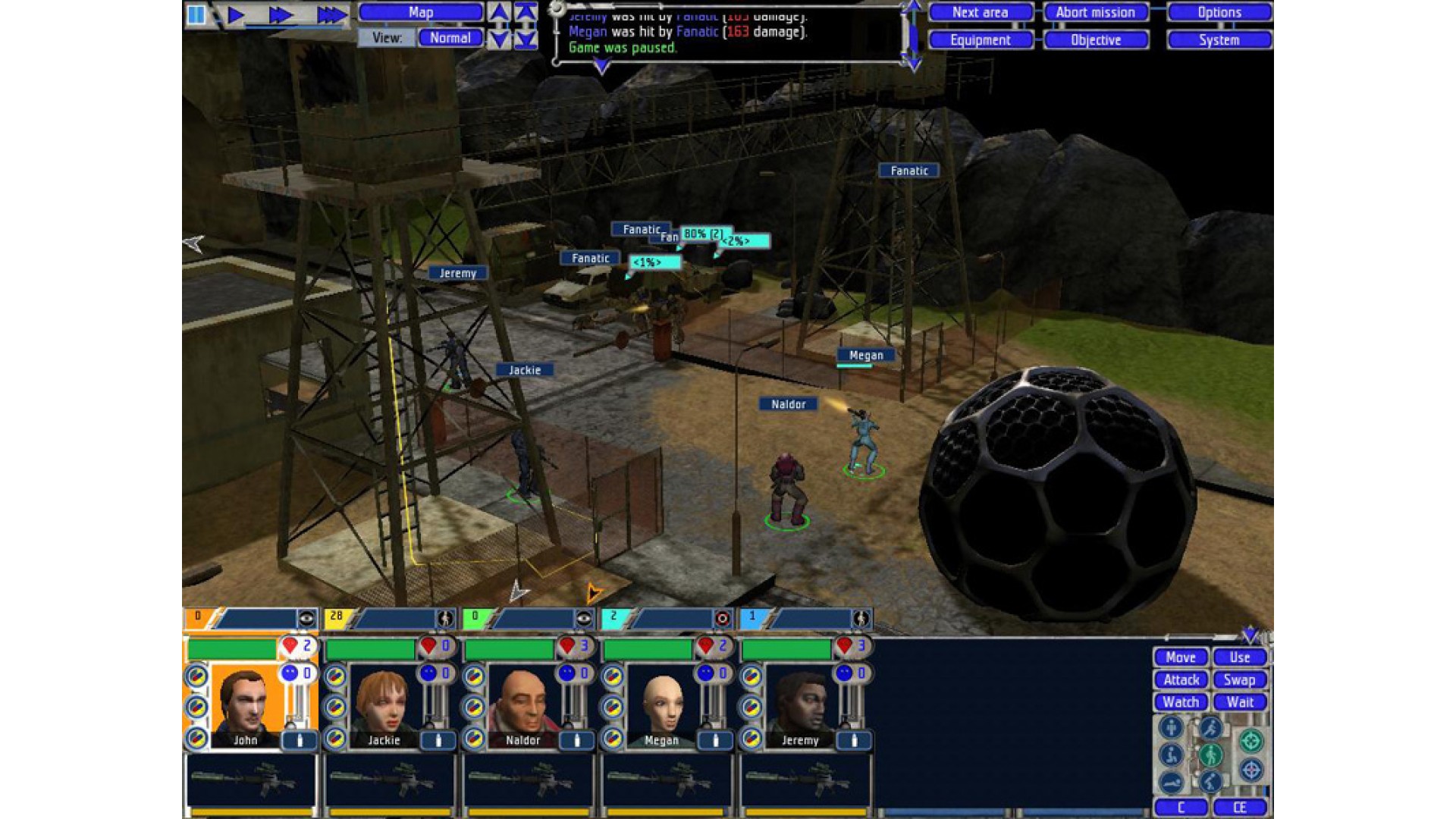This screenshot has width=1456, height=819.
Task: Choose Naldor's portrait
Action: pos(522,705)
